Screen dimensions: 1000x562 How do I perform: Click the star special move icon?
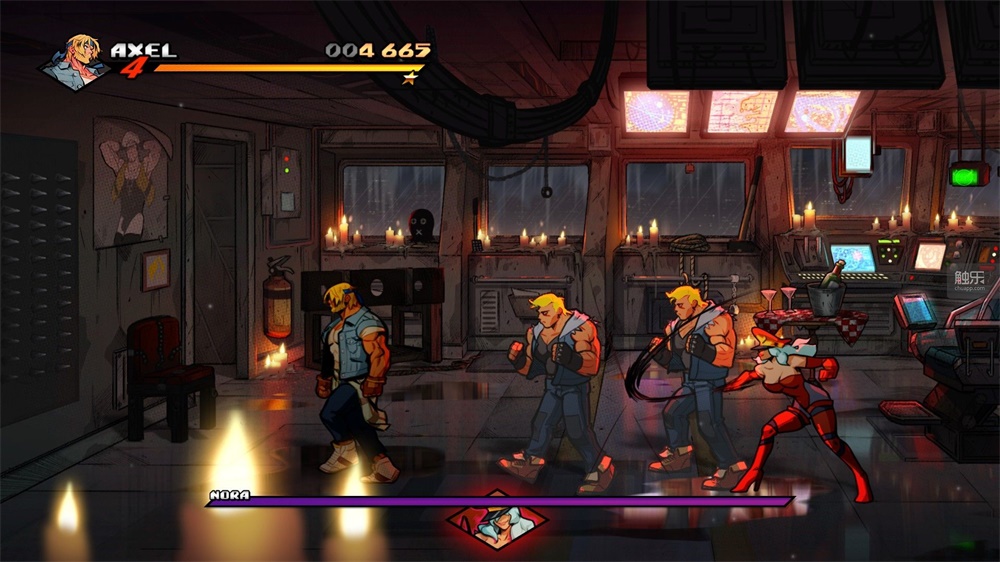409,78
